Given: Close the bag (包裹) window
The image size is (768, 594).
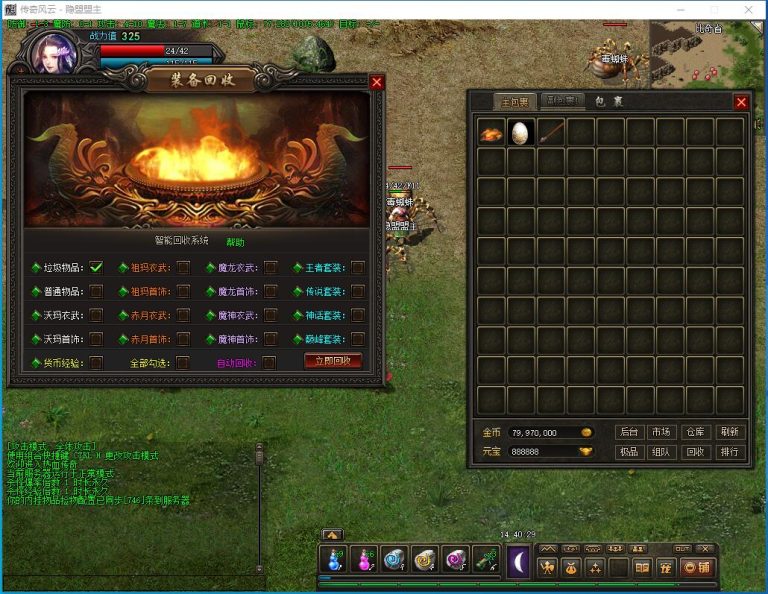Looking at the screenshot, I should [x=741, y=102].
